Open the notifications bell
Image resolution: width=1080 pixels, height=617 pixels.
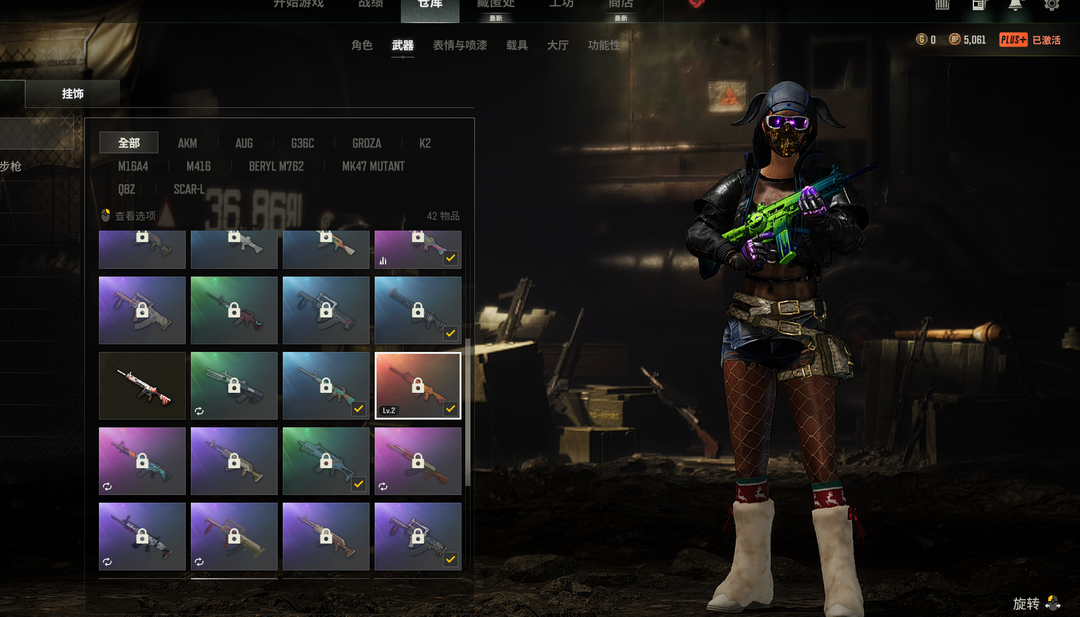1015,5
